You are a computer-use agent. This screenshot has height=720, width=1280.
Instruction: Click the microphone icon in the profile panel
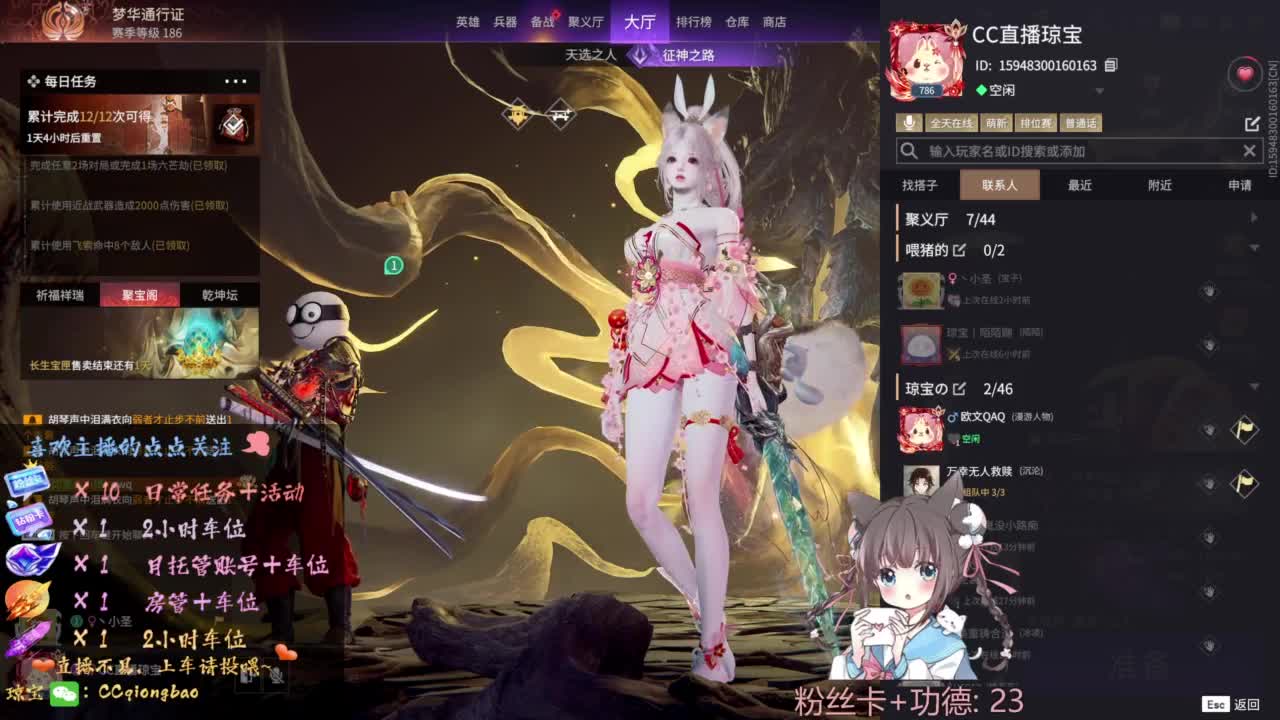coord(907,123)
